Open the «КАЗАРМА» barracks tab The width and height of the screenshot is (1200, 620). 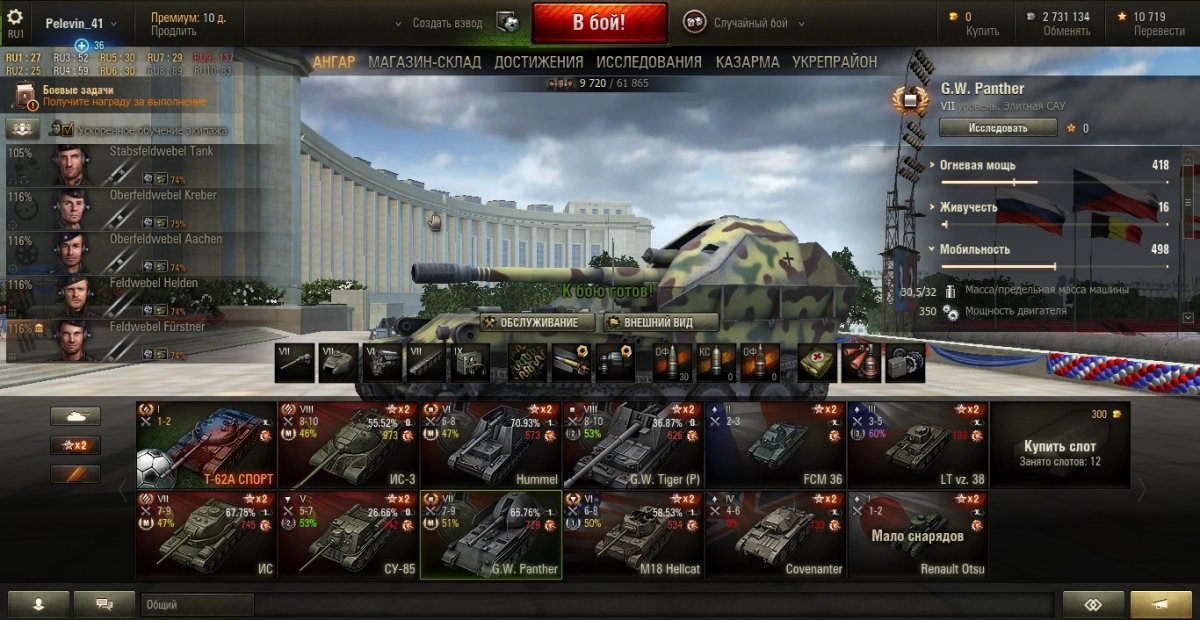(747, 62)
